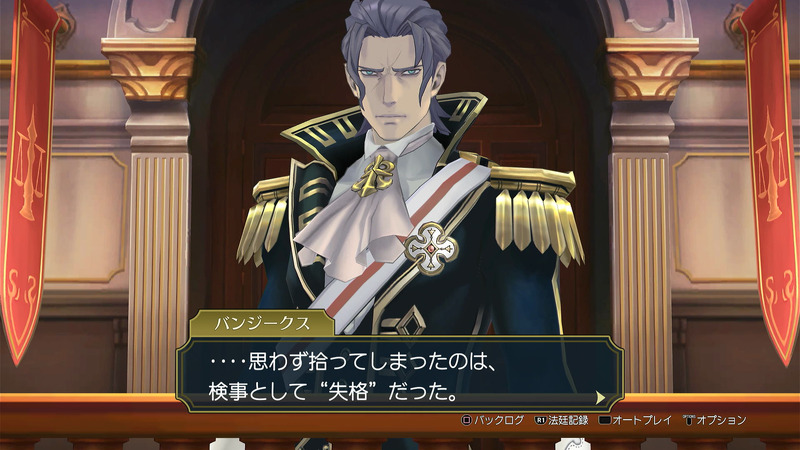
Task: Open the オプション options menu
Action: 714,420
